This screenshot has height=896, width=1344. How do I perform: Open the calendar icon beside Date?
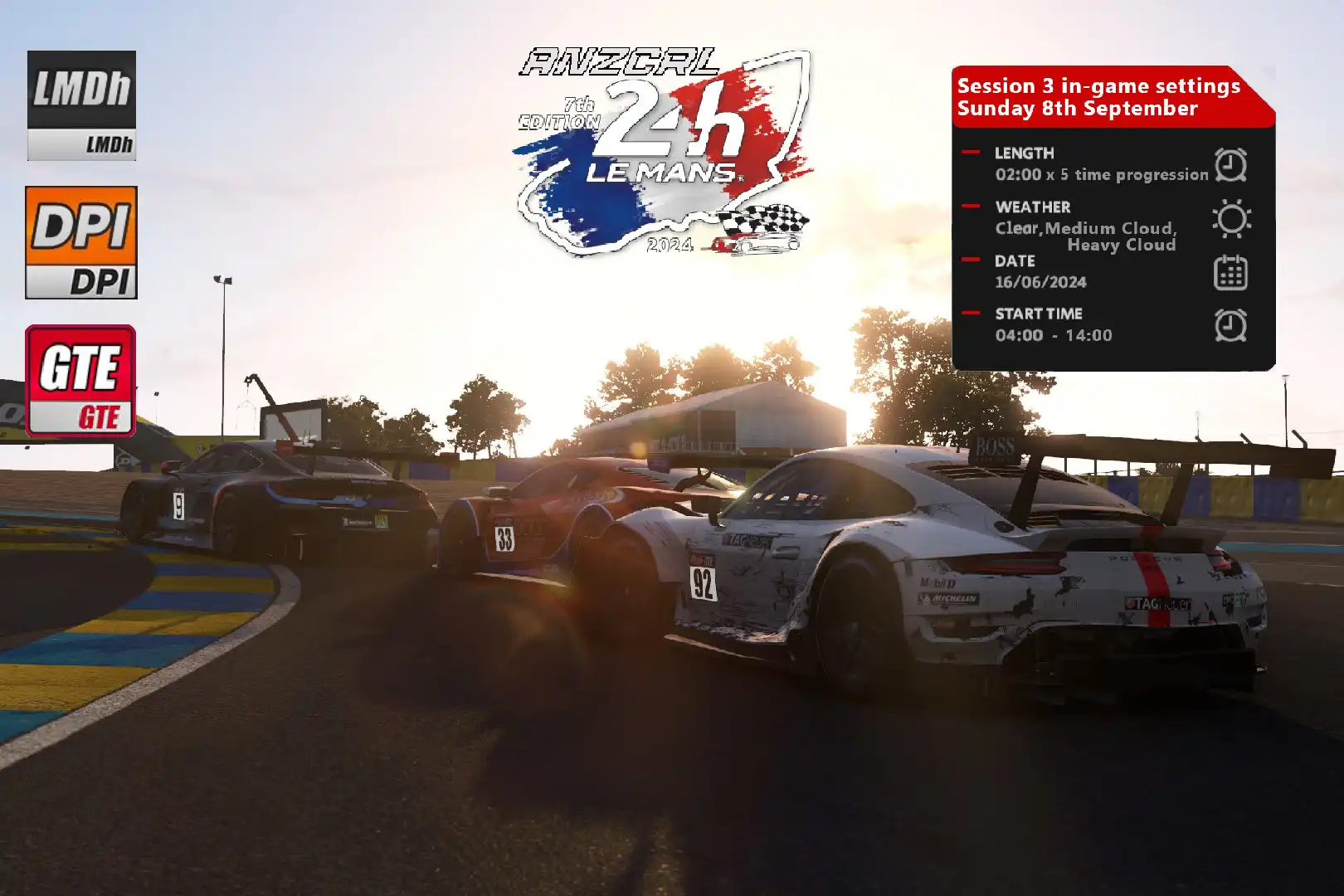tap(1230, 273)
